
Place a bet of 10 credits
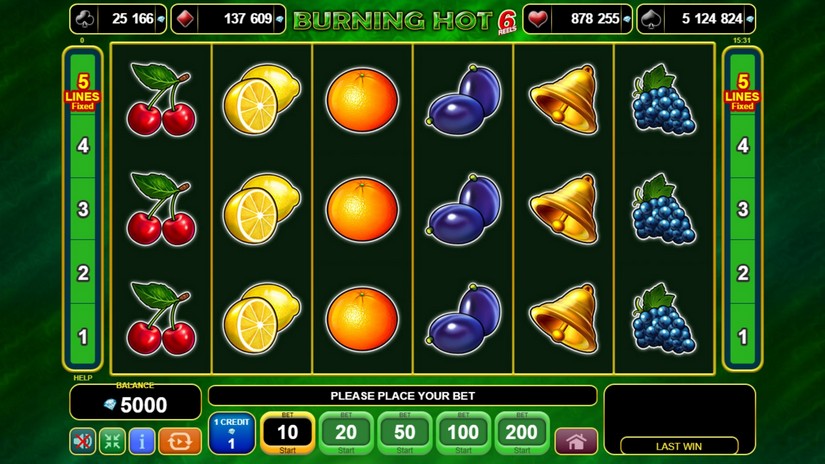[287, 433]
